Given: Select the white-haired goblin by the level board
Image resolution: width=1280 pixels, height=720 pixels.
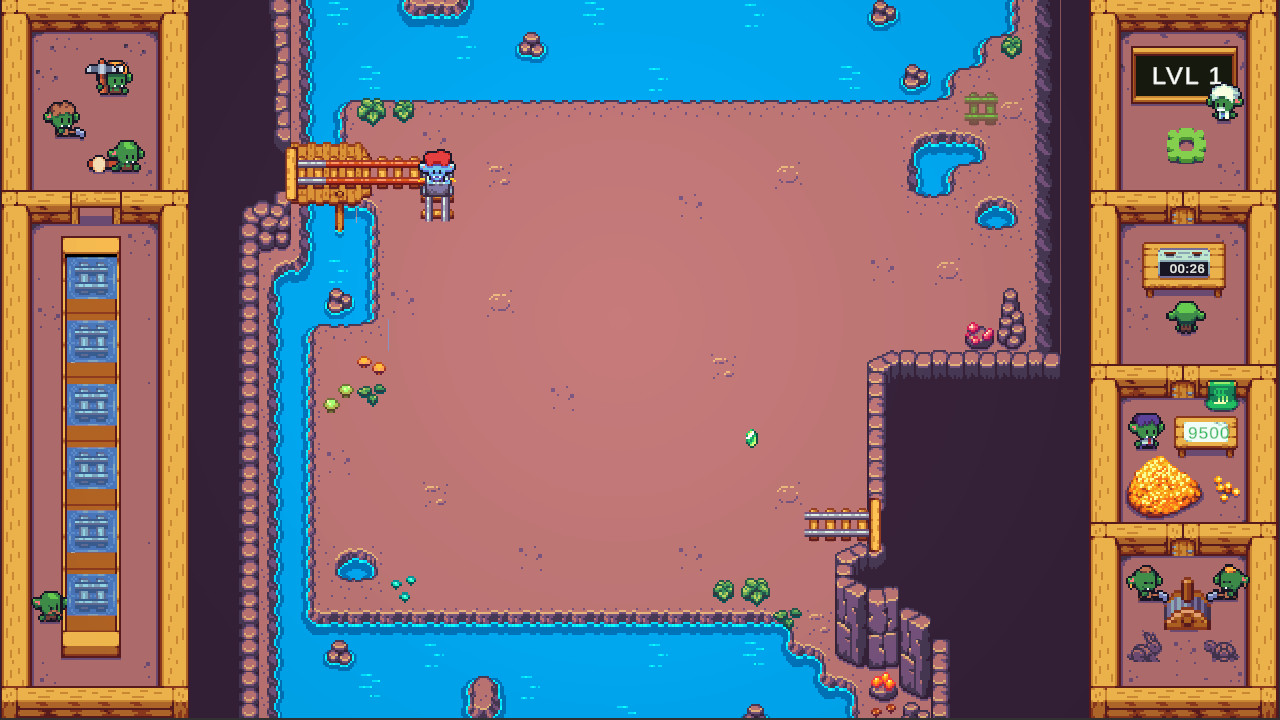Looking at the screenshot, I should coord(1223,100).
